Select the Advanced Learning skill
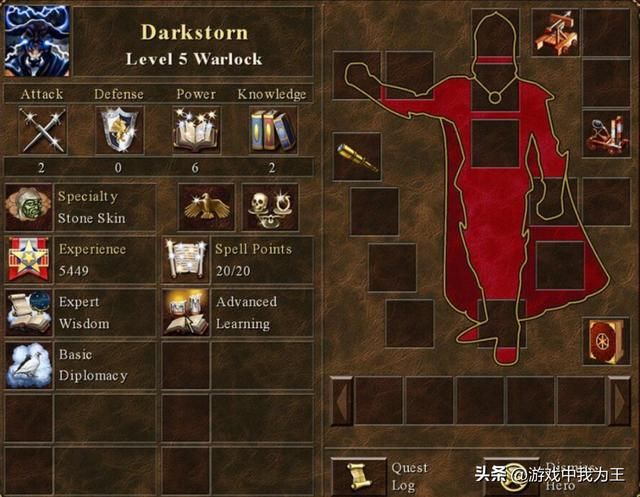The width and height of the screenshot is (640, 497). (x=186, y=312)
